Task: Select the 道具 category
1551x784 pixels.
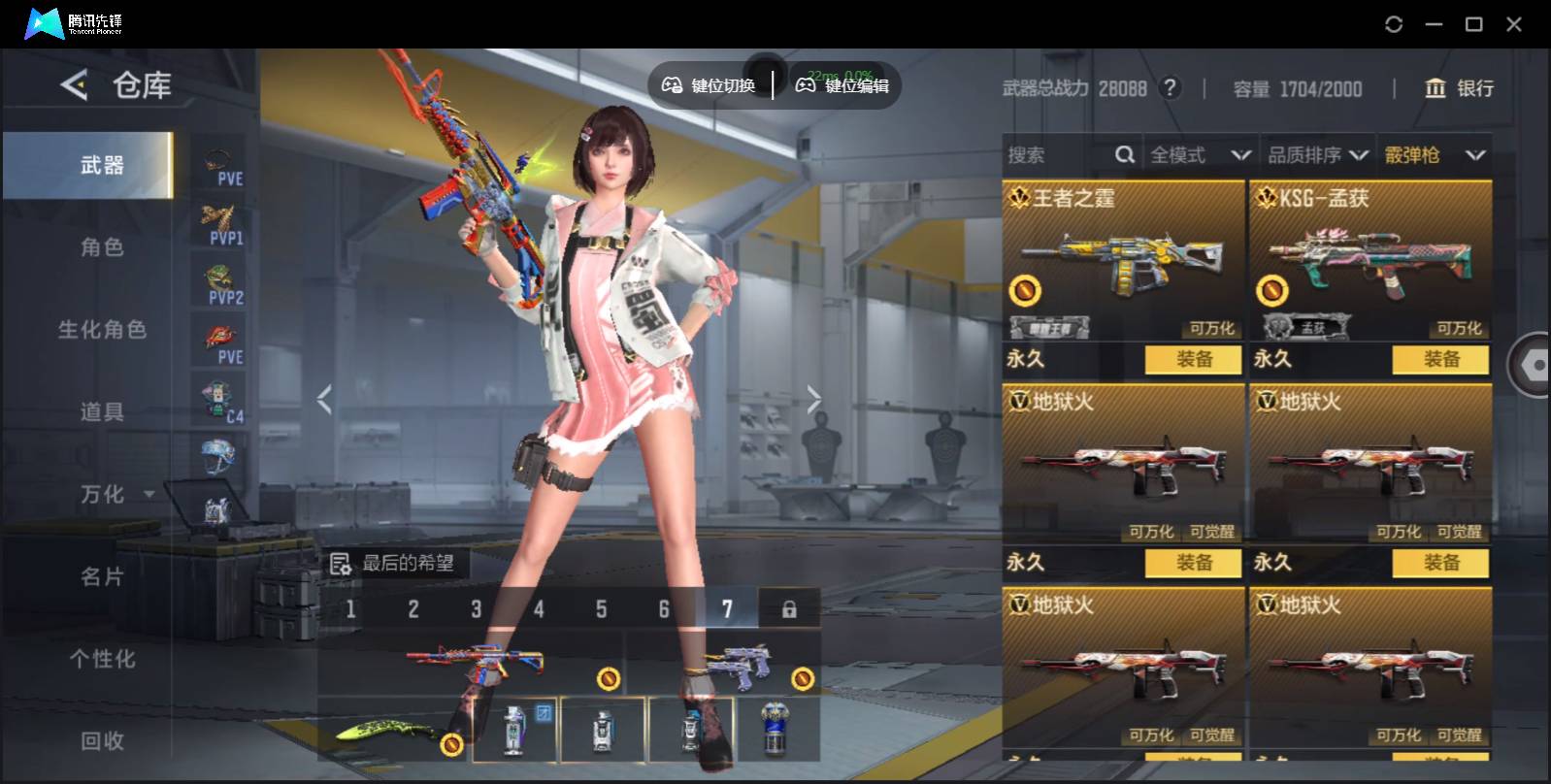Action: [x=102, y=412]
